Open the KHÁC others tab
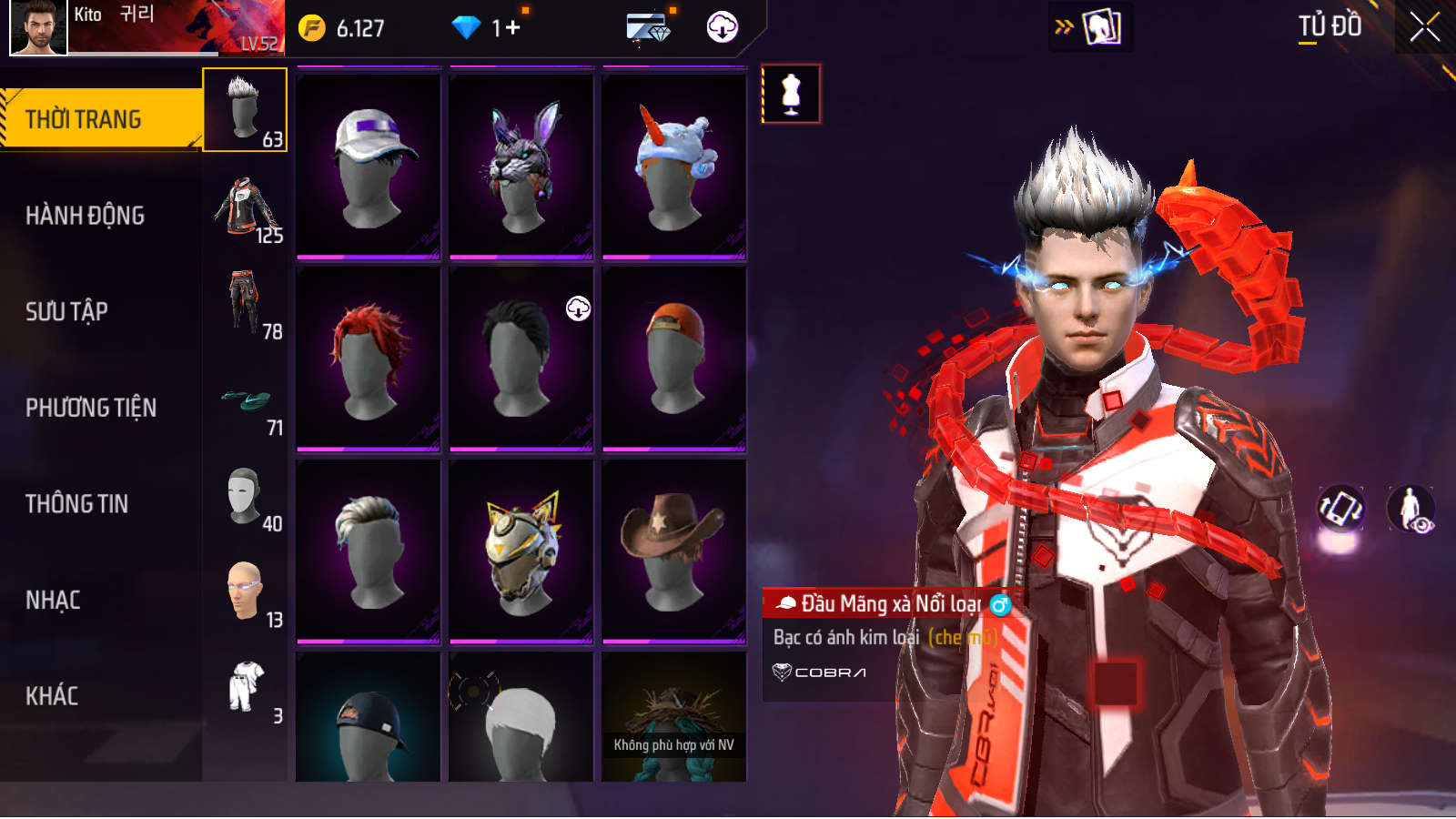Screen dimensions: 1456x819 click(x=52, y=696)
